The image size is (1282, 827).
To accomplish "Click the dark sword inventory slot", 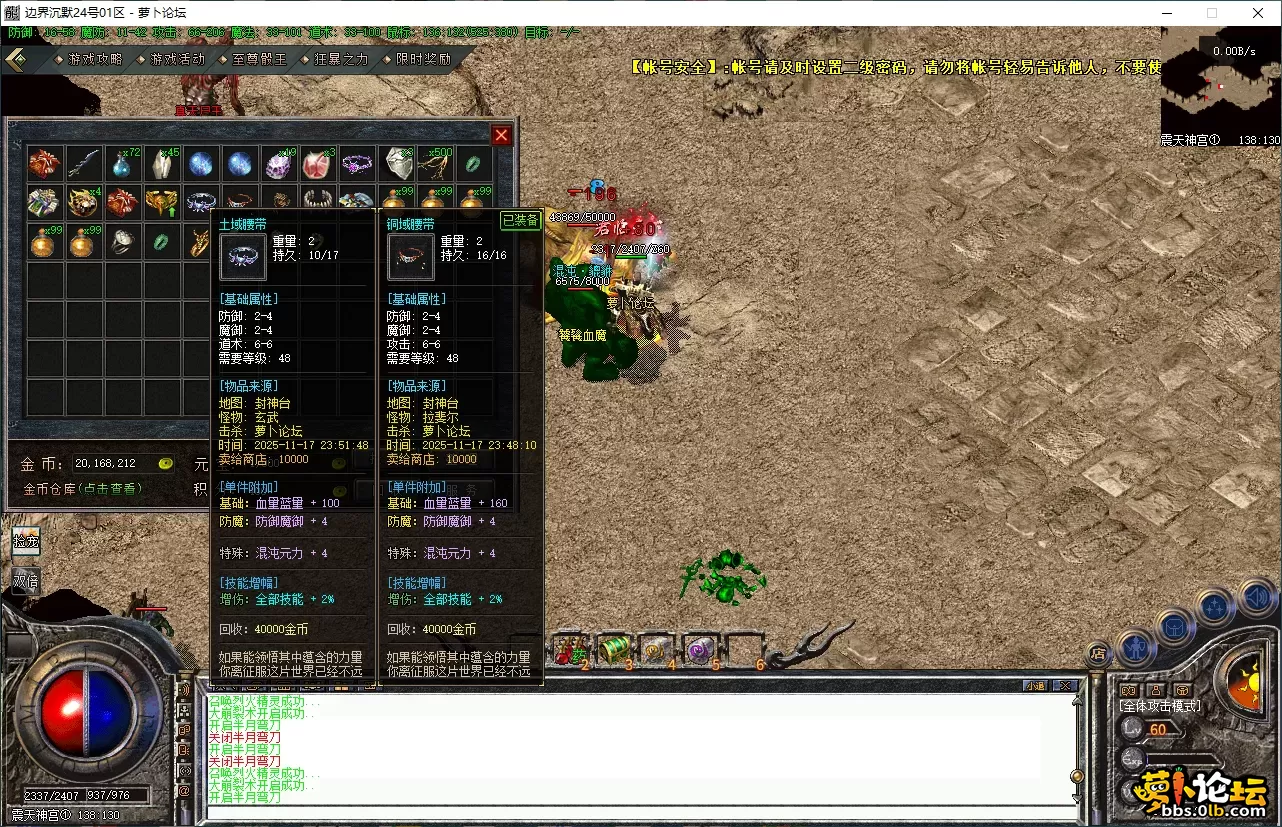I will 84,163.
